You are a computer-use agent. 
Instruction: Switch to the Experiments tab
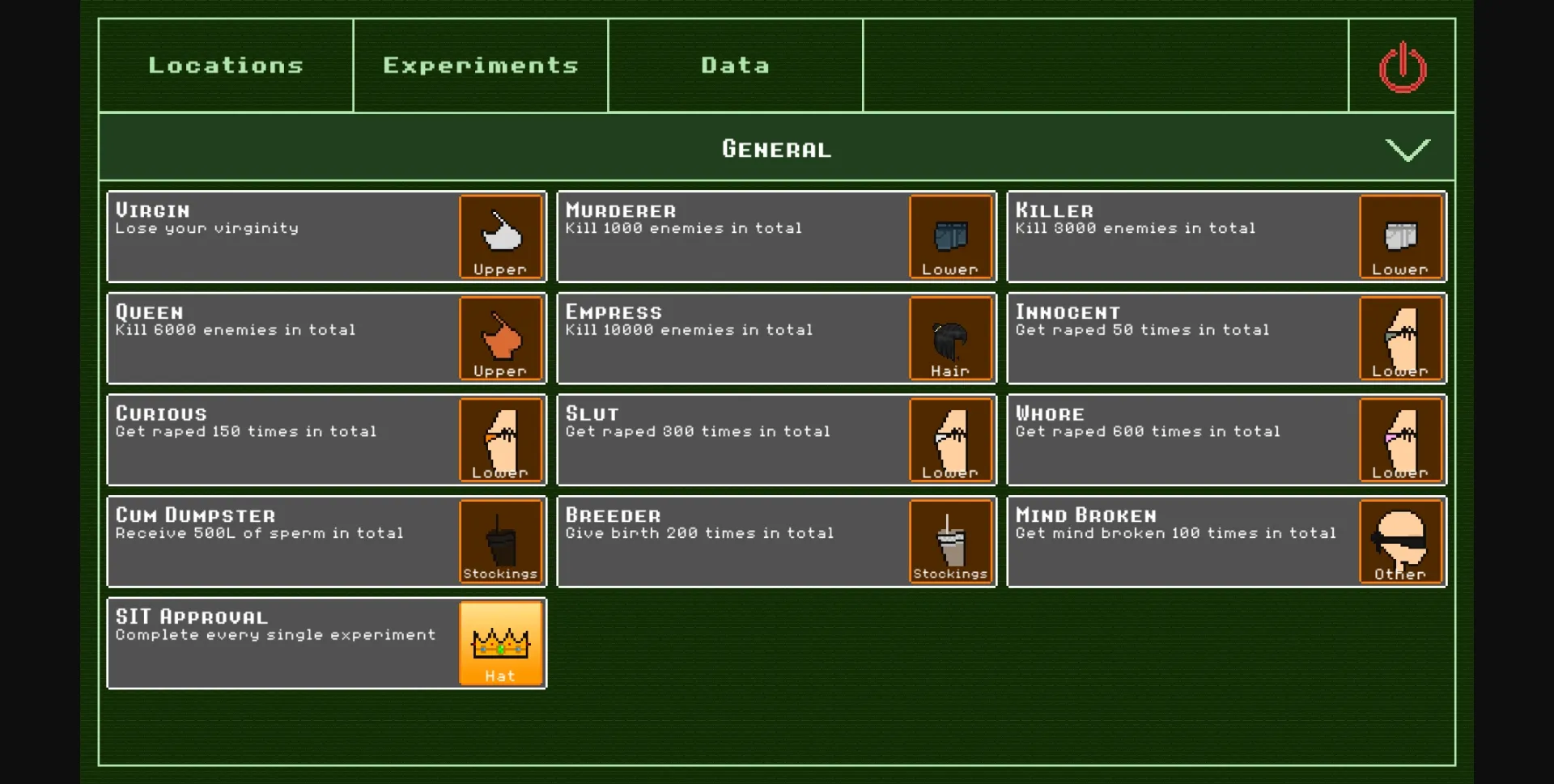click(481, 66)
